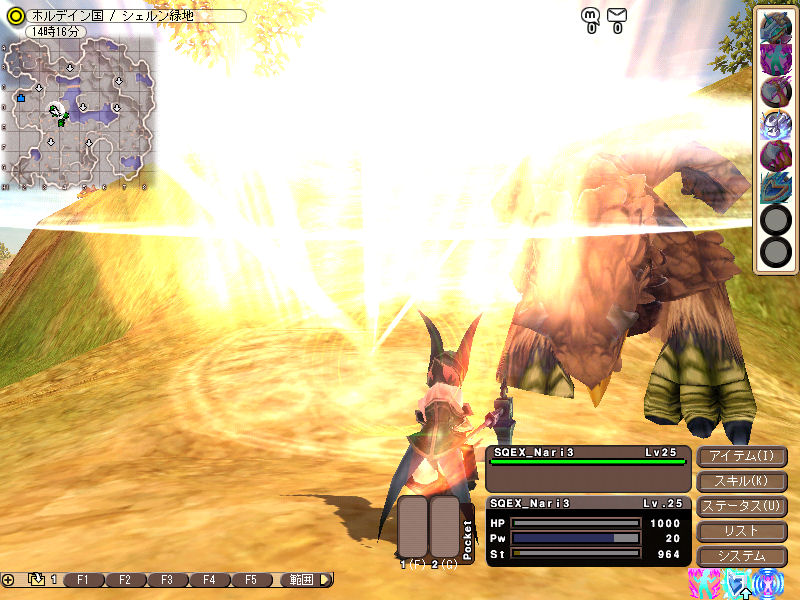Select the F5 shortcut tab
The width and height of the screenshot is (800, 600).
(x=251, y=580)
